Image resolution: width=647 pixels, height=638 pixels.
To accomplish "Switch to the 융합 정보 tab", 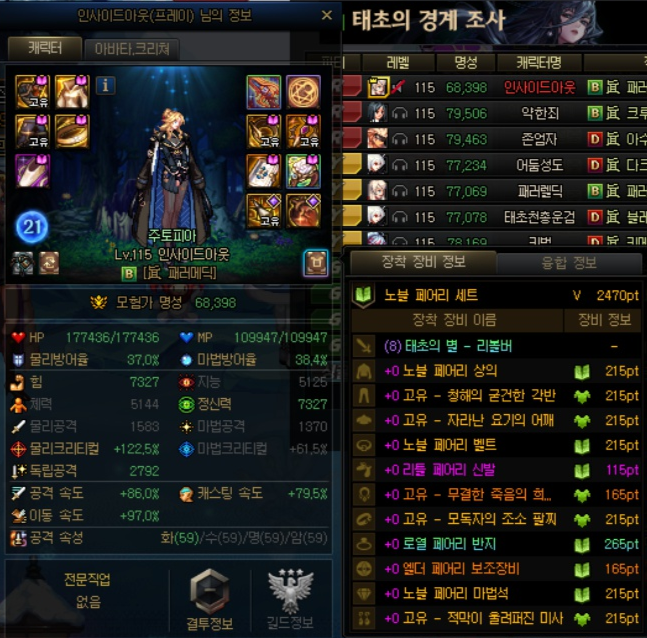I will point(571,263).
